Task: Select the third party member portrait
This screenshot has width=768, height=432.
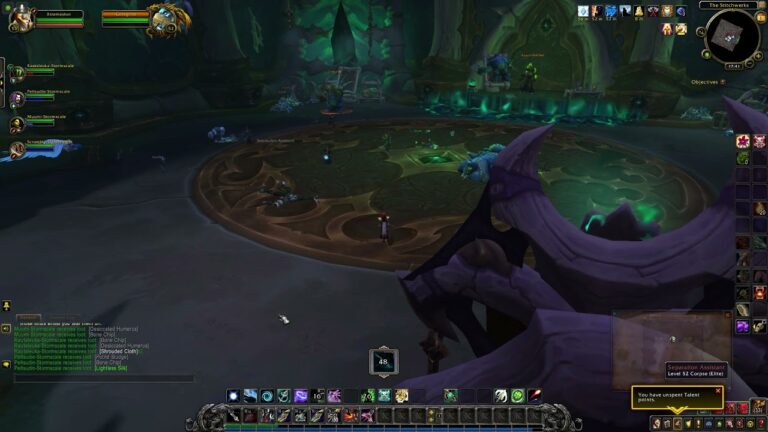Action: [17, 124]
